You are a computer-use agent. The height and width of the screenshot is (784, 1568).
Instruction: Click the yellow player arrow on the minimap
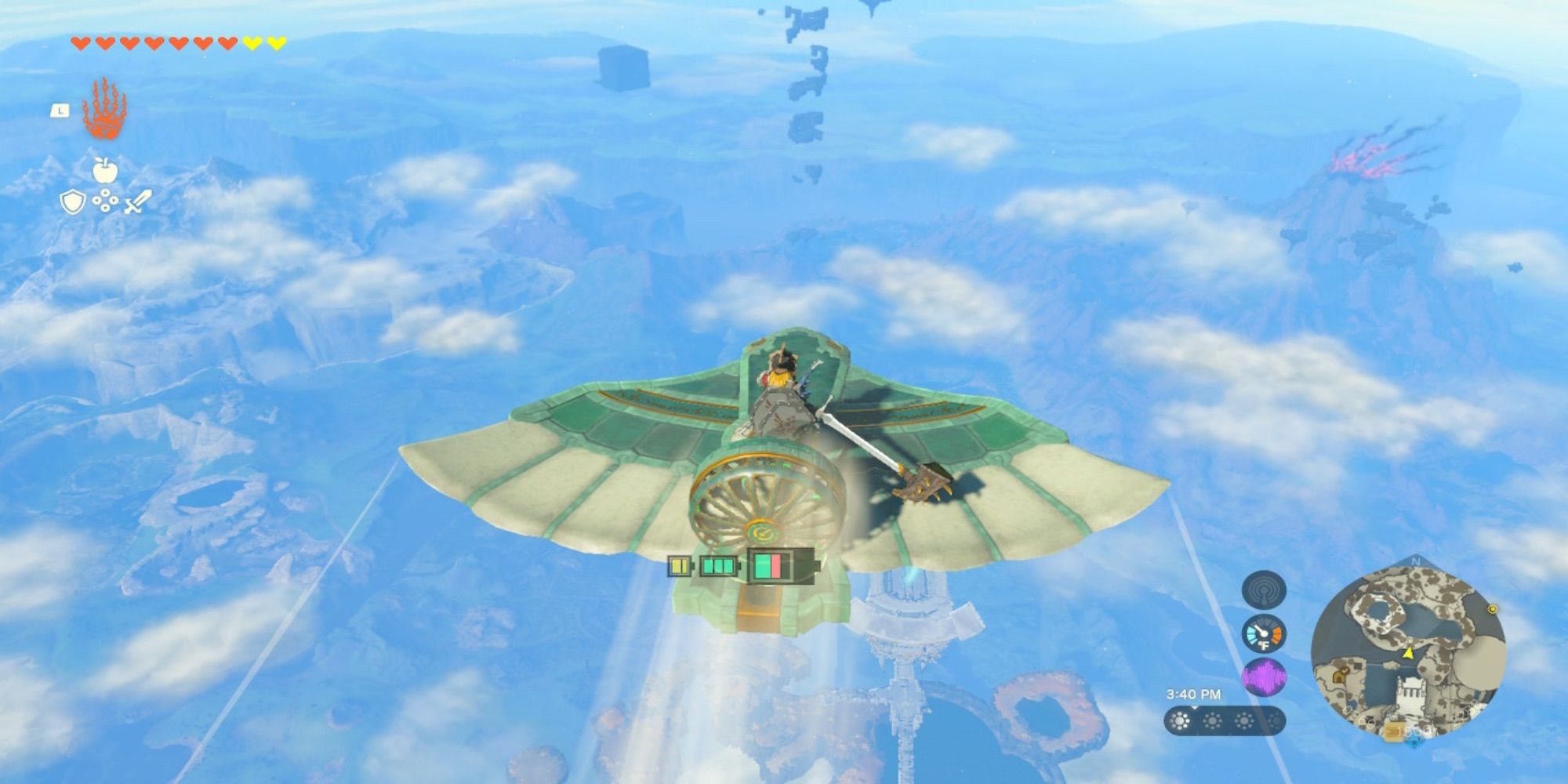click(x=1409, y=655)
